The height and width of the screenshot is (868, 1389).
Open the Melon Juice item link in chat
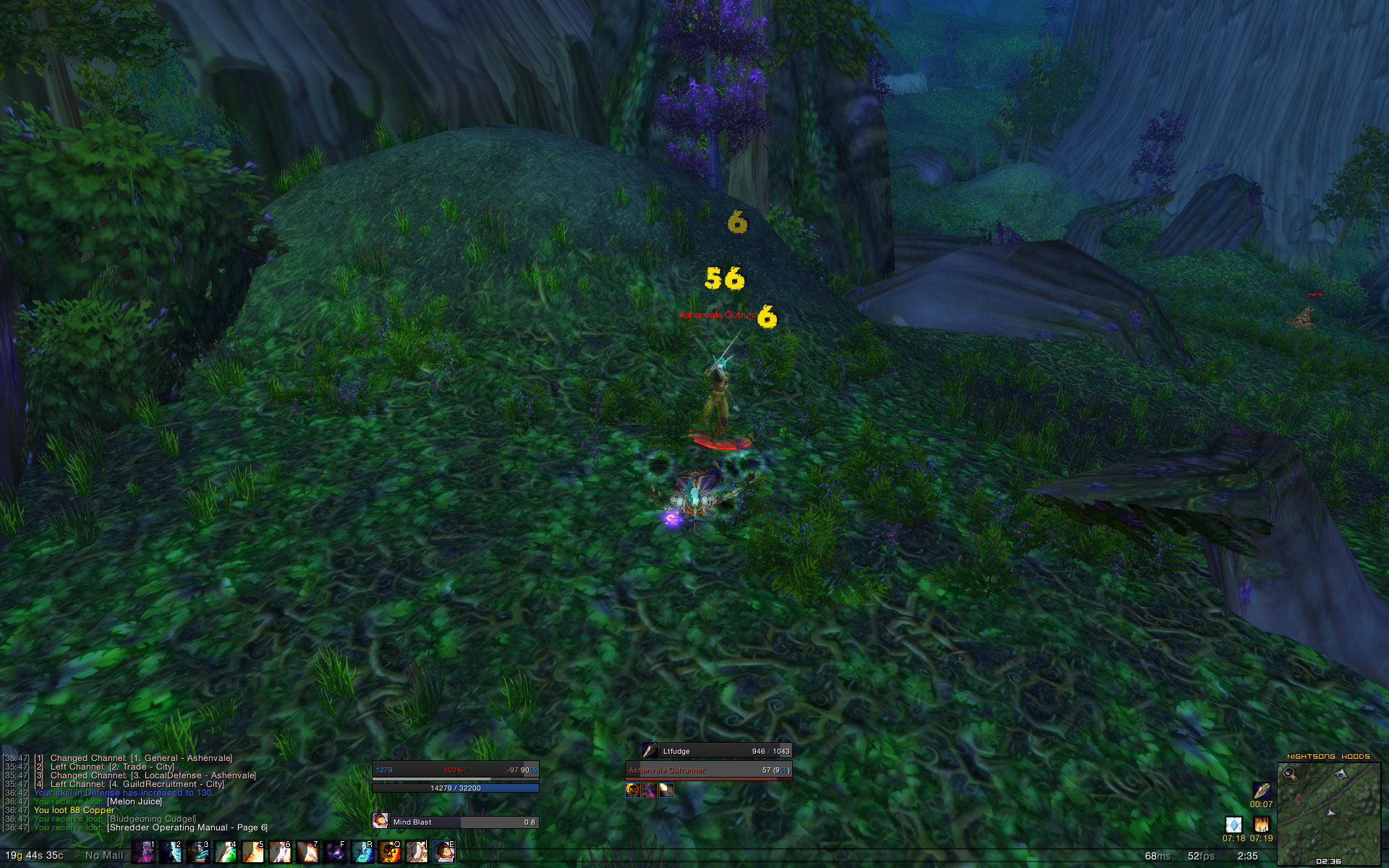pyautogui.click(x=135, y=801)
